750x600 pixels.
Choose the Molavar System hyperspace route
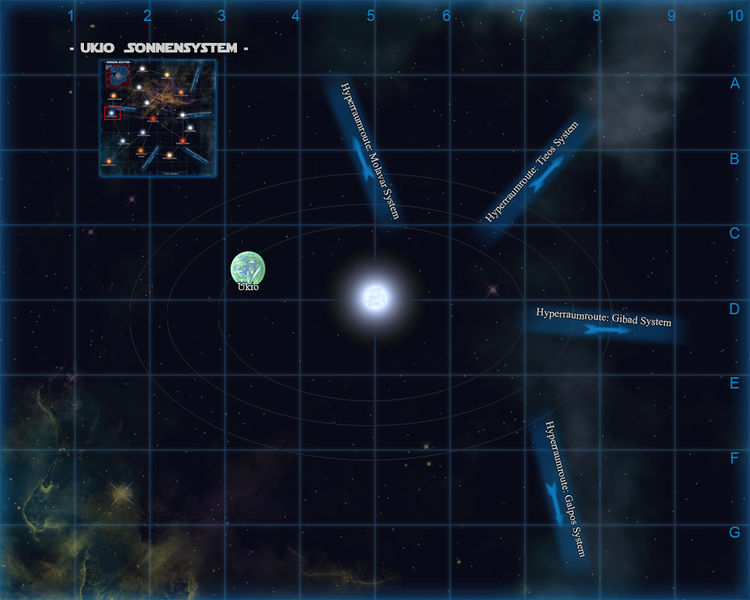coord(365,153)
